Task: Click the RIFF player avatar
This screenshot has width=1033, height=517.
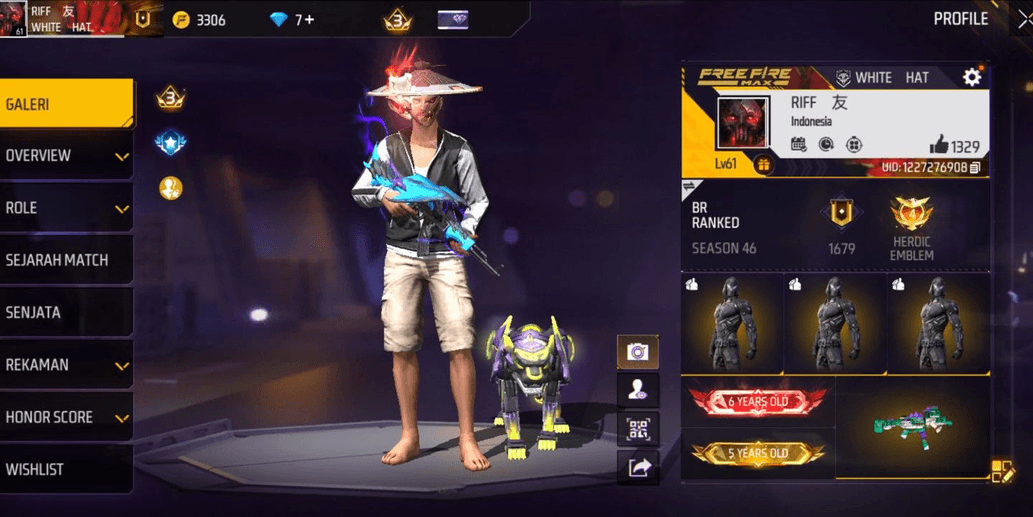Action: pyautogui.click(x=743, y=123)
